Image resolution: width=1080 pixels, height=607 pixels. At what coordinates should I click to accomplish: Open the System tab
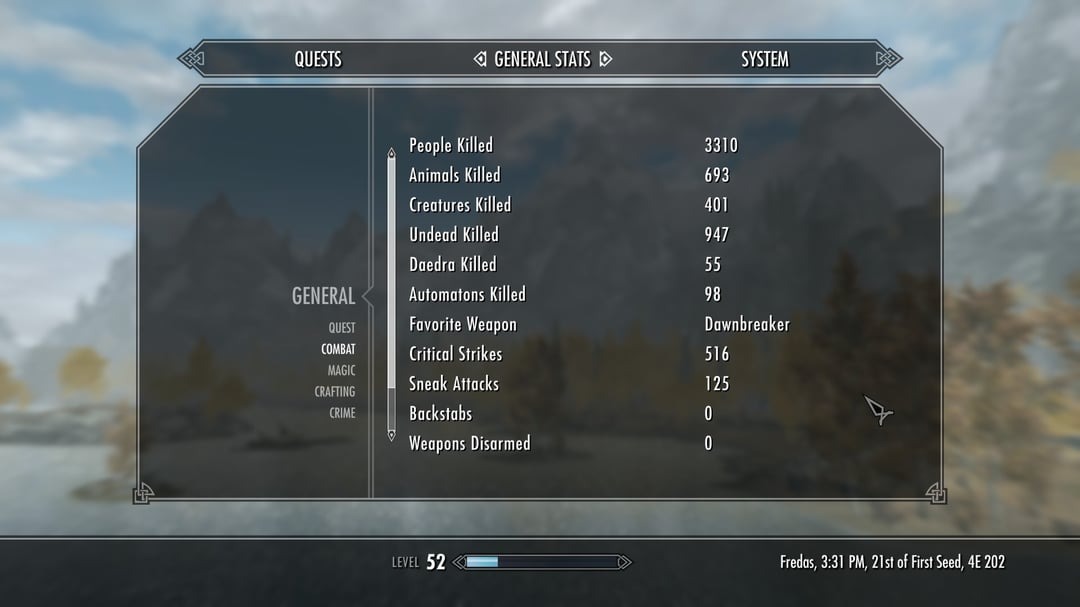764,60
